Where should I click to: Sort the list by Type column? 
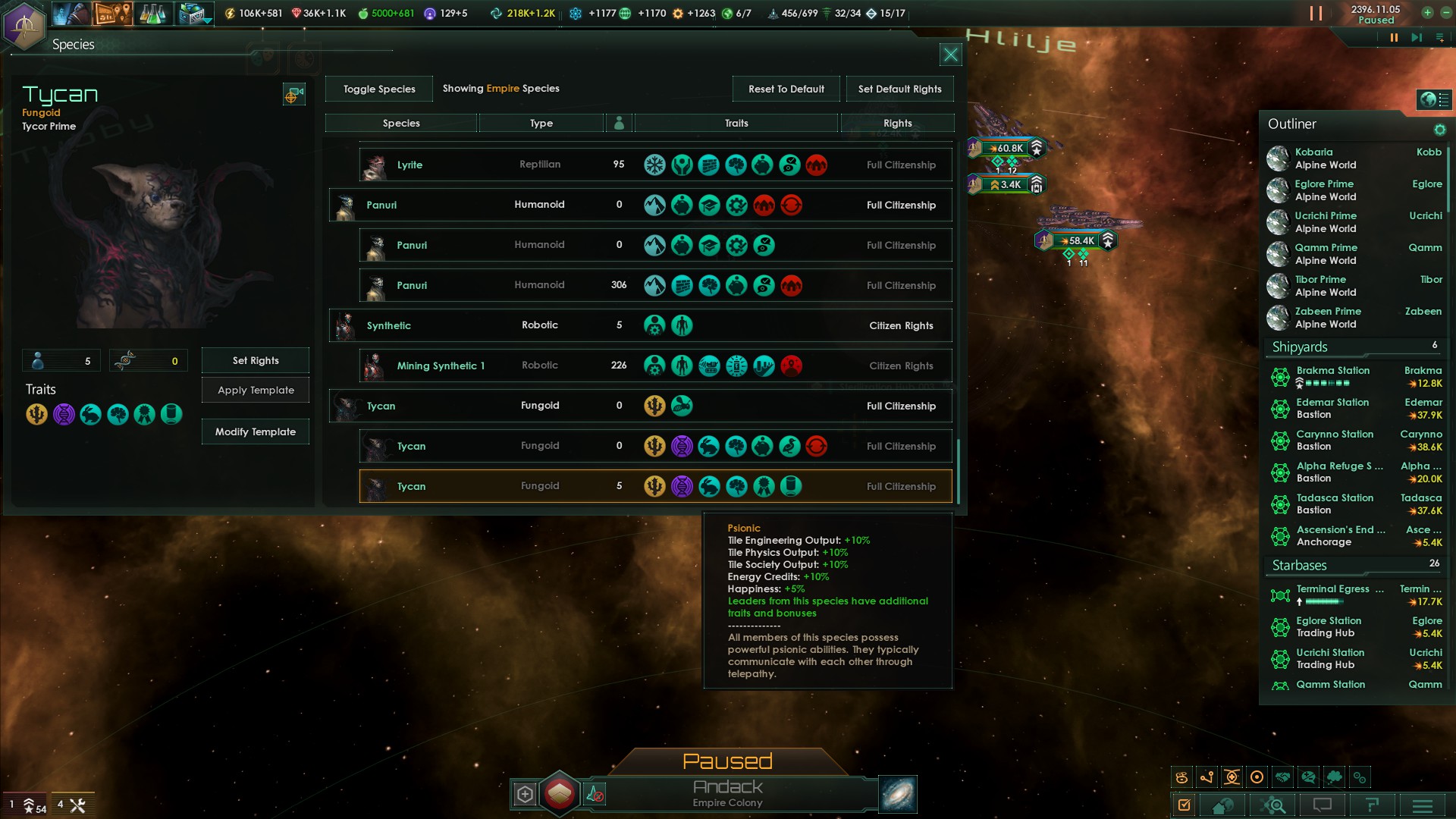541,123
